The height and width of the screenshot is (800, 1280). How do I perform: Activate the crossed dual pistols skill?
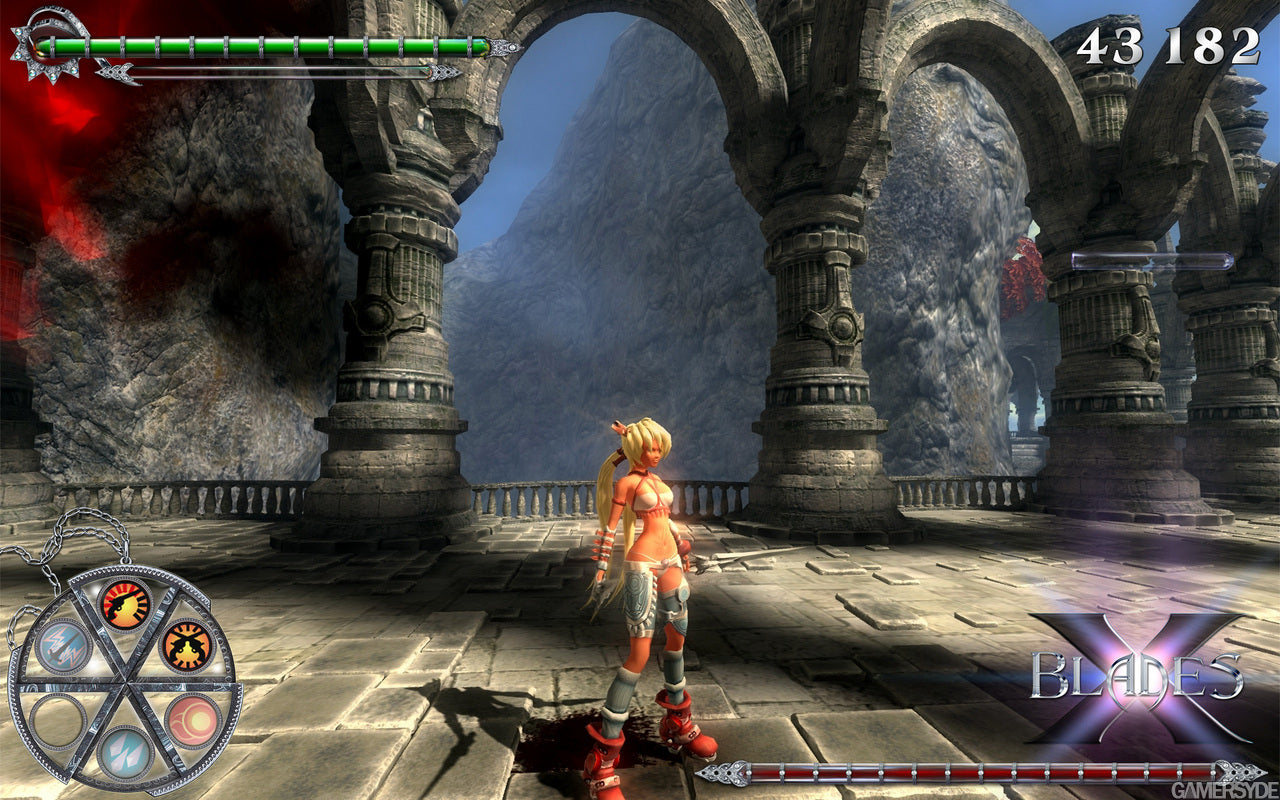pyautogui.click(x=187, y=645)
